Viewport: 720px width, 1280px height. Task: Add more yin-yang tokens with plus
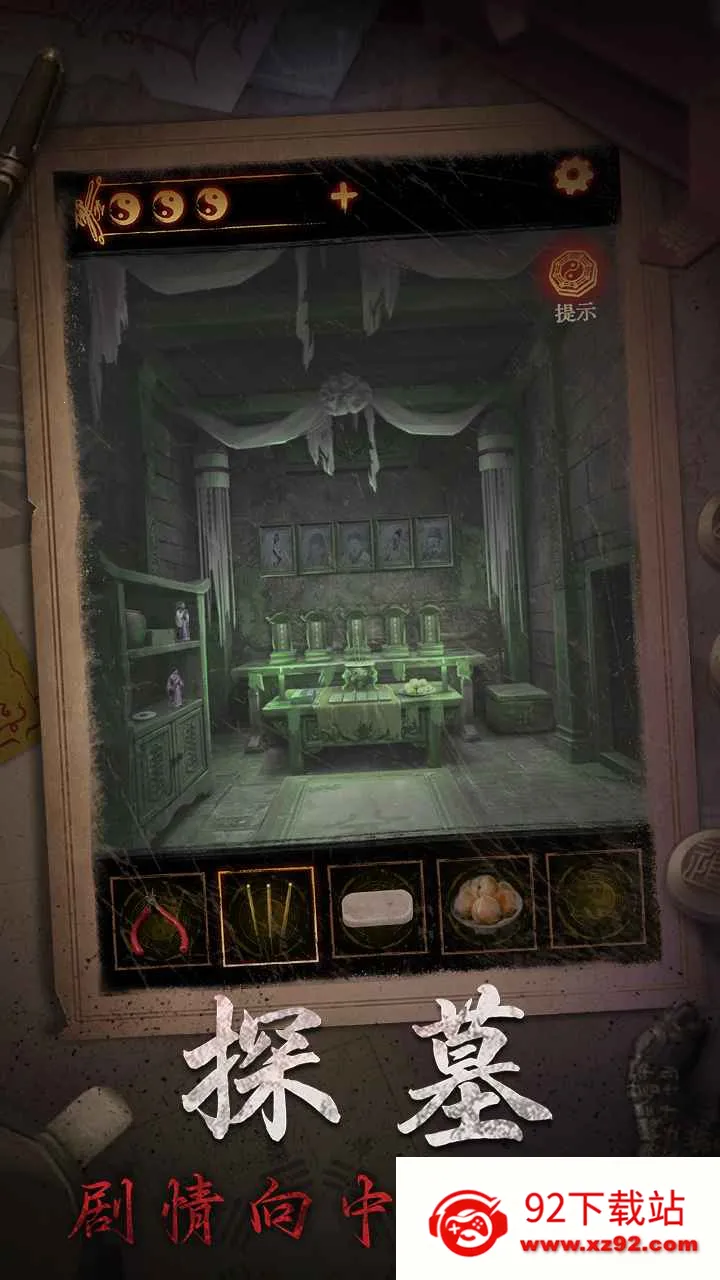(x=344, y=197)
